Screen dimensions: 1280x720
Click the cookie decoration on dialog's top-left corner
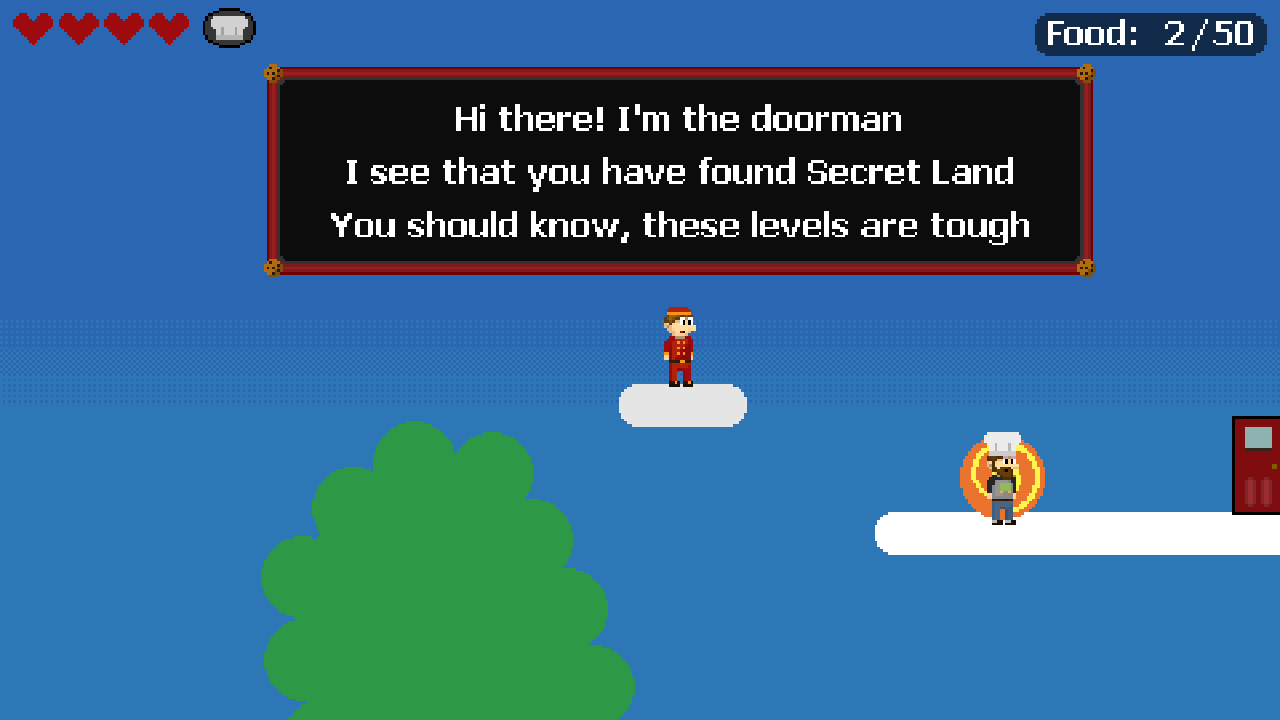coord(273,73)
